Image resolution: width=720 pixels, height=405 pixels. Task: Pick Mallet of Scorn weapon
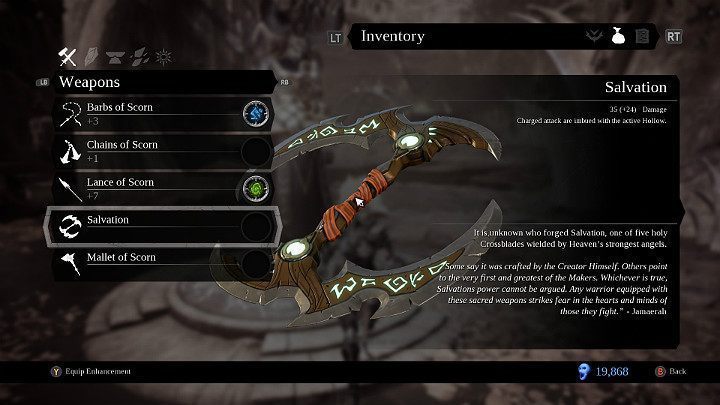(140, 262)
